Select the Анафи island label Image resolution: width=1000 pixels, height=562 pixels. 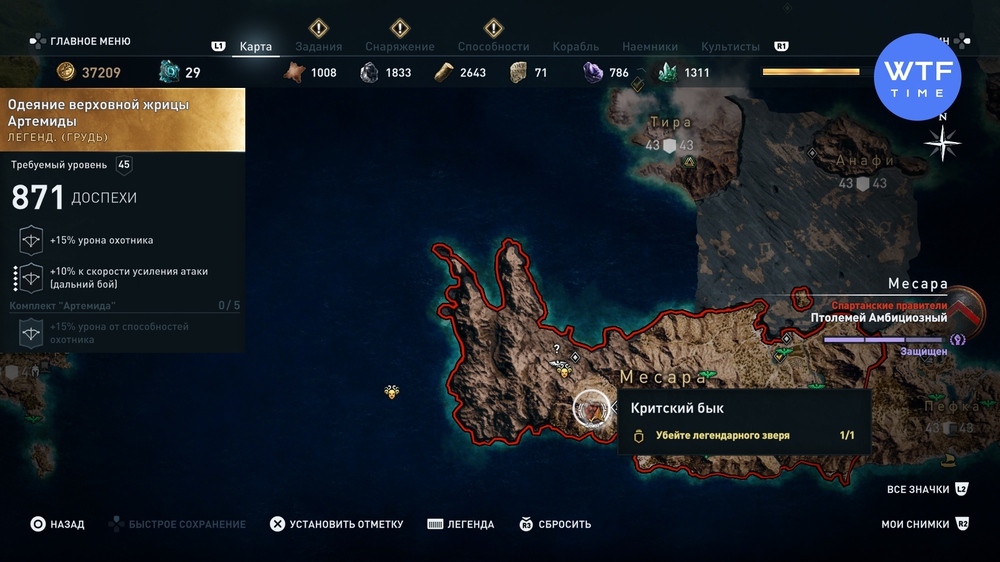click(866, 160)
